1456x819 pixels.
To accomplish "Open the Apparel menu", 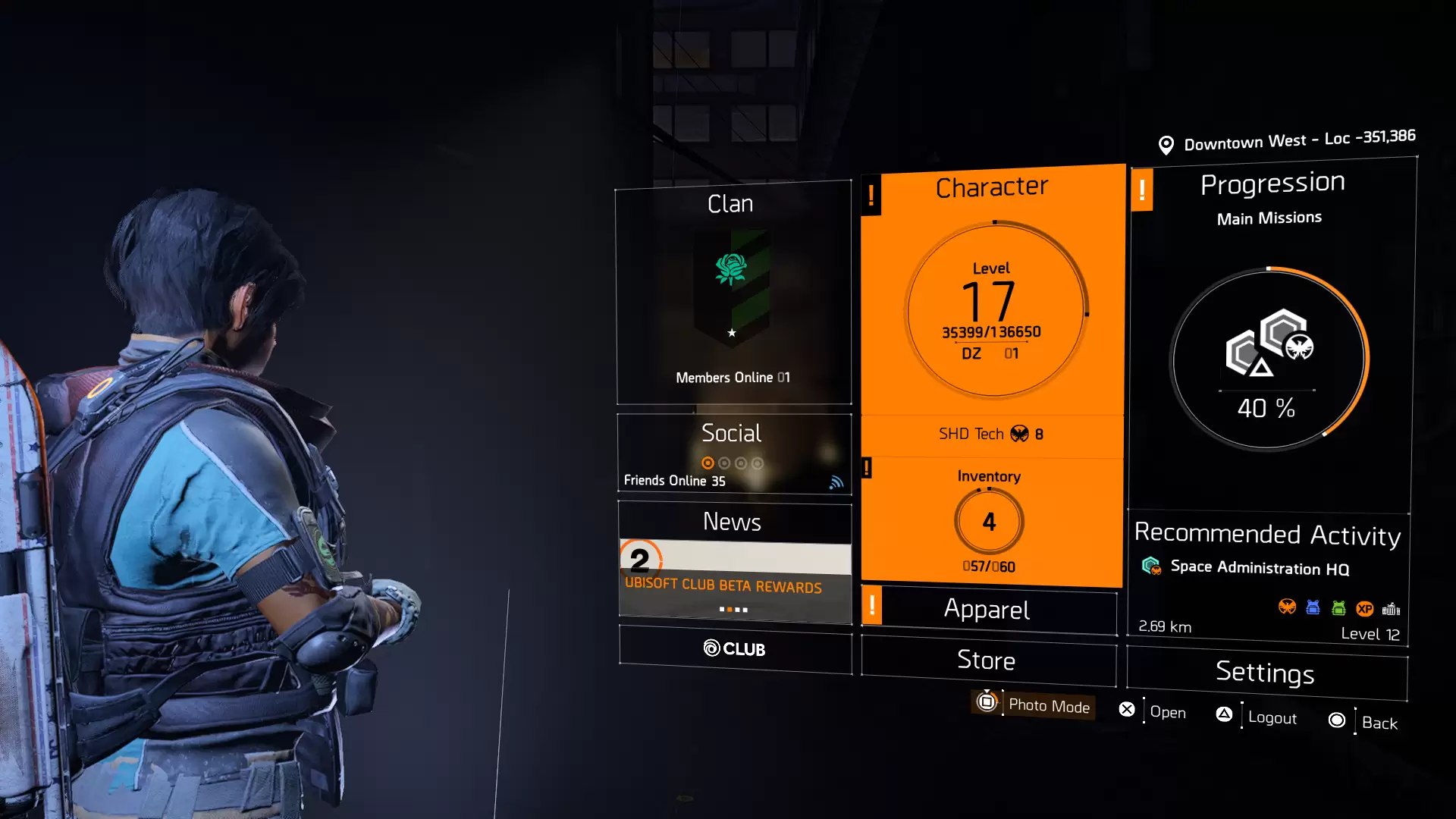I will tap(987, 610).
